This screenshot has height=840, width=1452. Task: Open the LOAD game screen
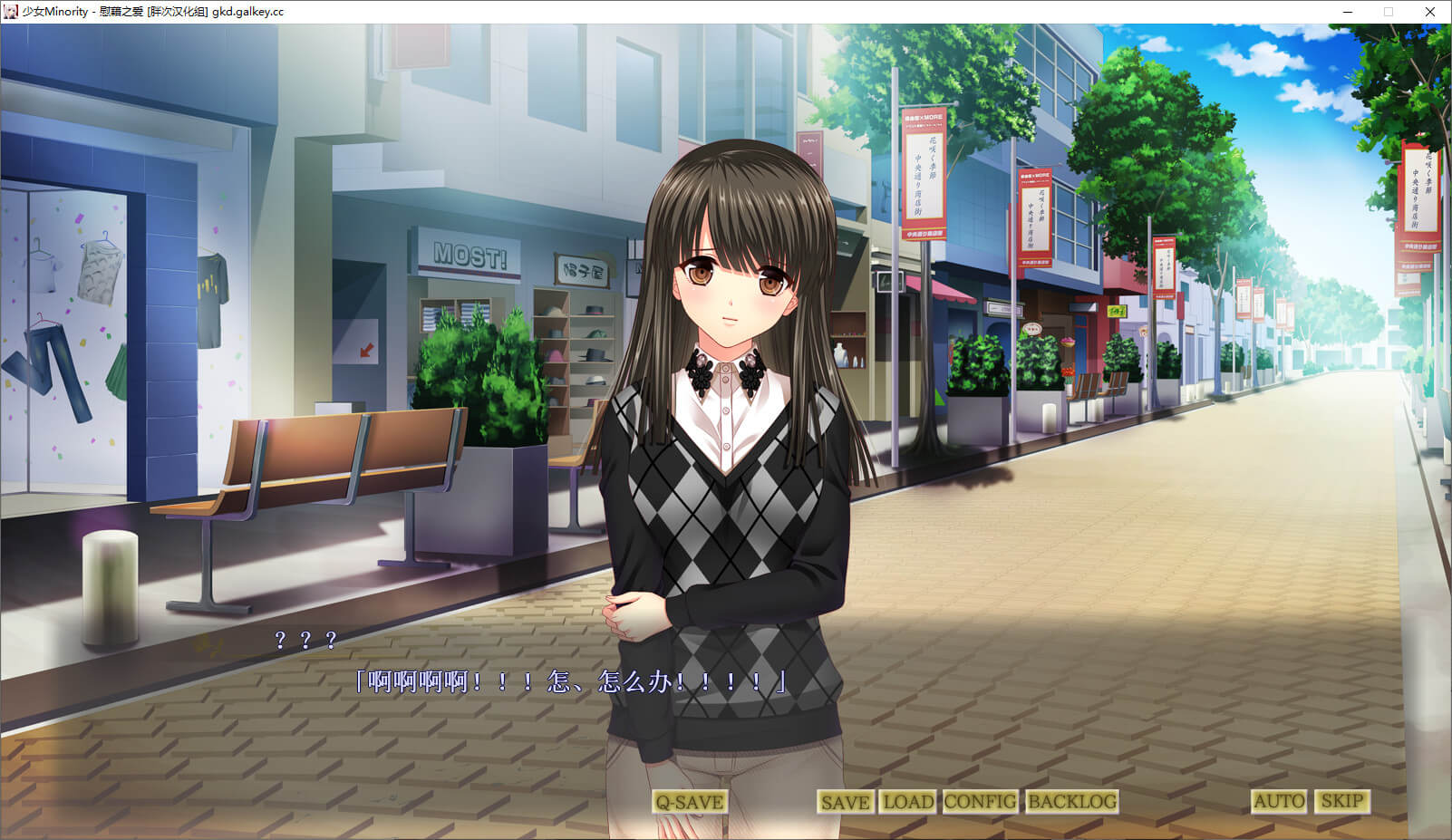[x=907, y=802]
